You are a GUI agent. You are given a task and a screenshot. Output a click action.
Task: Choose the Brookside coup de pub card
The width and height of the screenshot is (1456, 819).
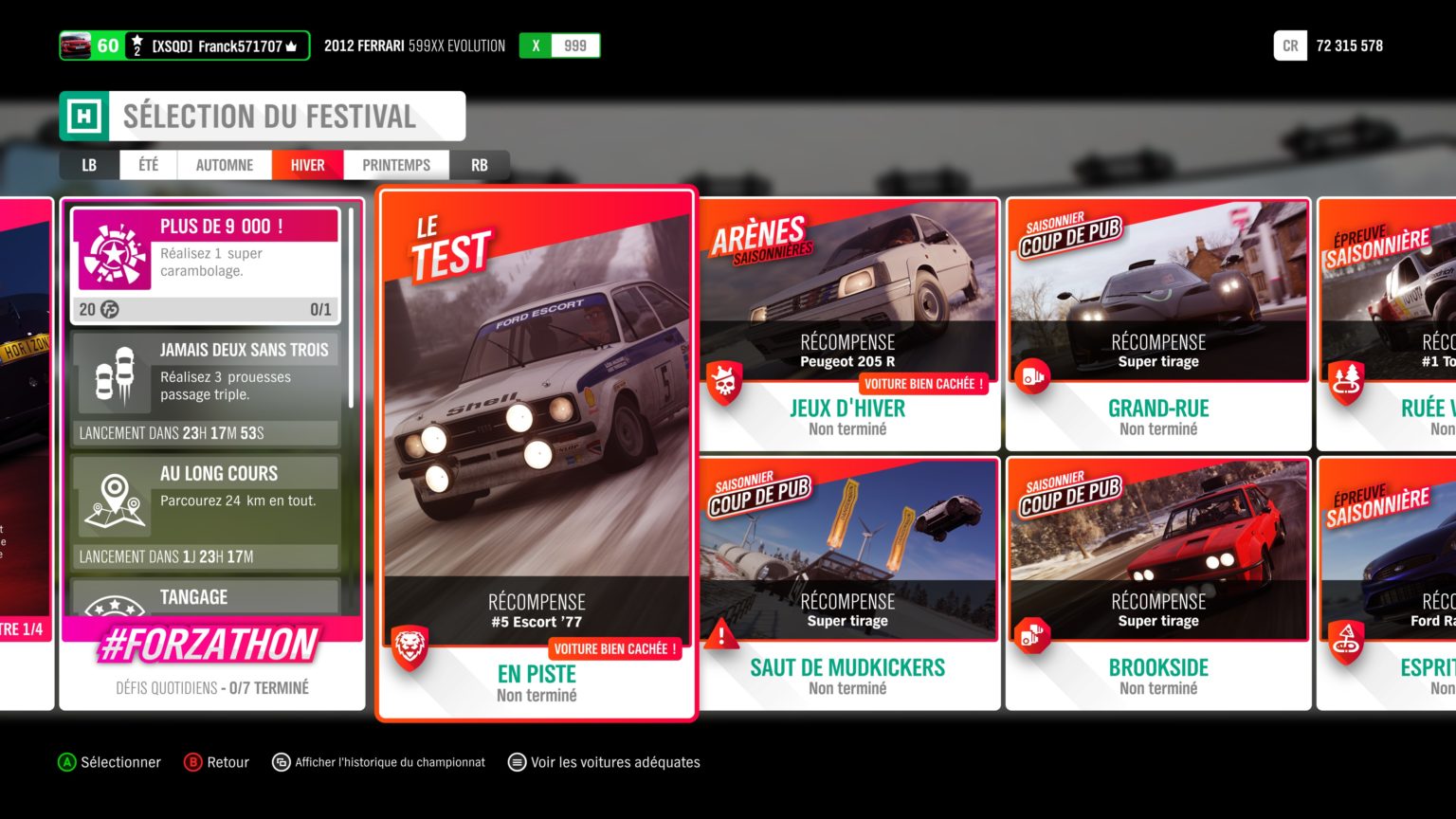coord(1158,583)
